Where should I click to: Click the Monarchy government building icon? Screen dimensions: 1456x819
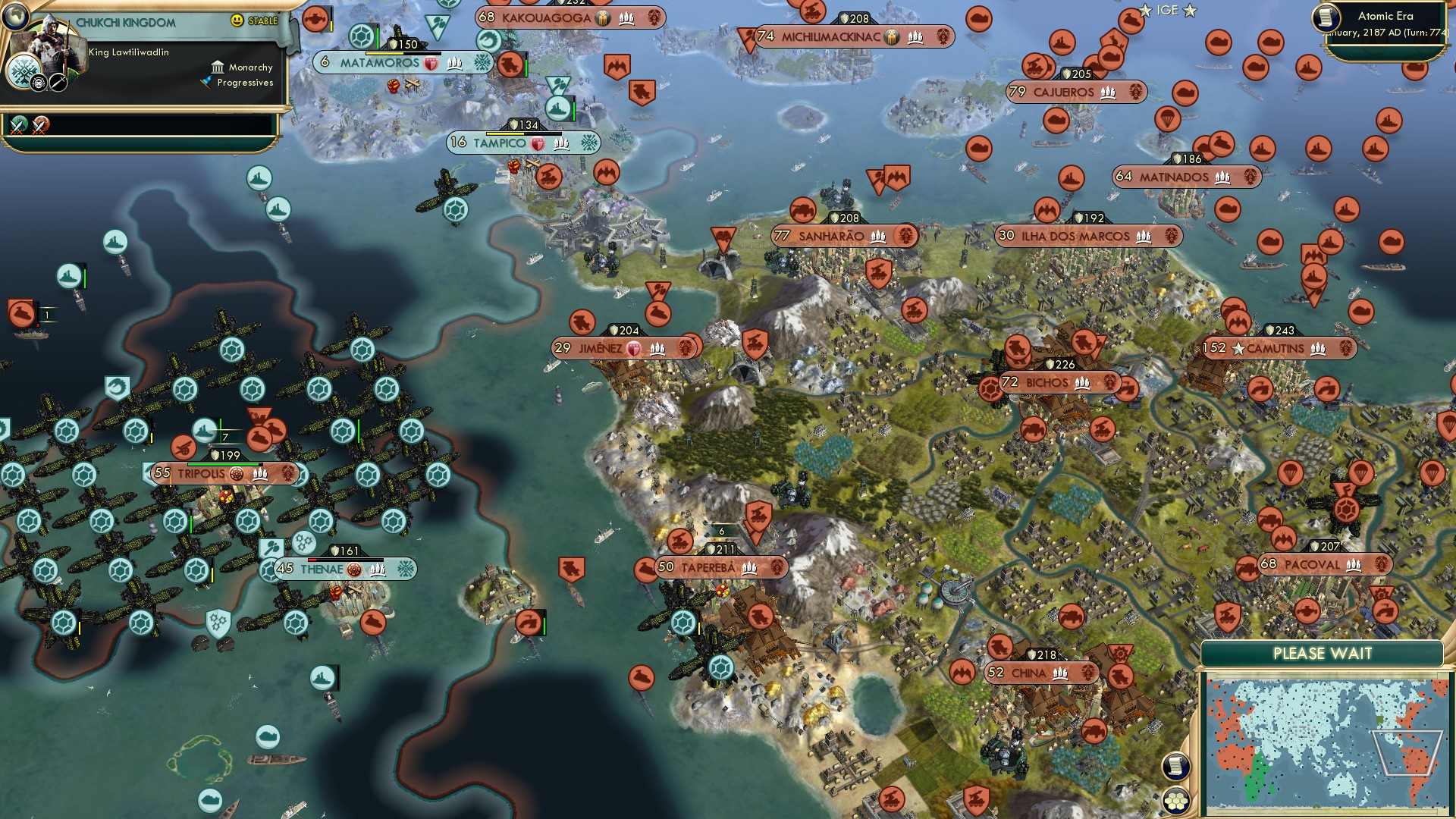pos(218,67)
